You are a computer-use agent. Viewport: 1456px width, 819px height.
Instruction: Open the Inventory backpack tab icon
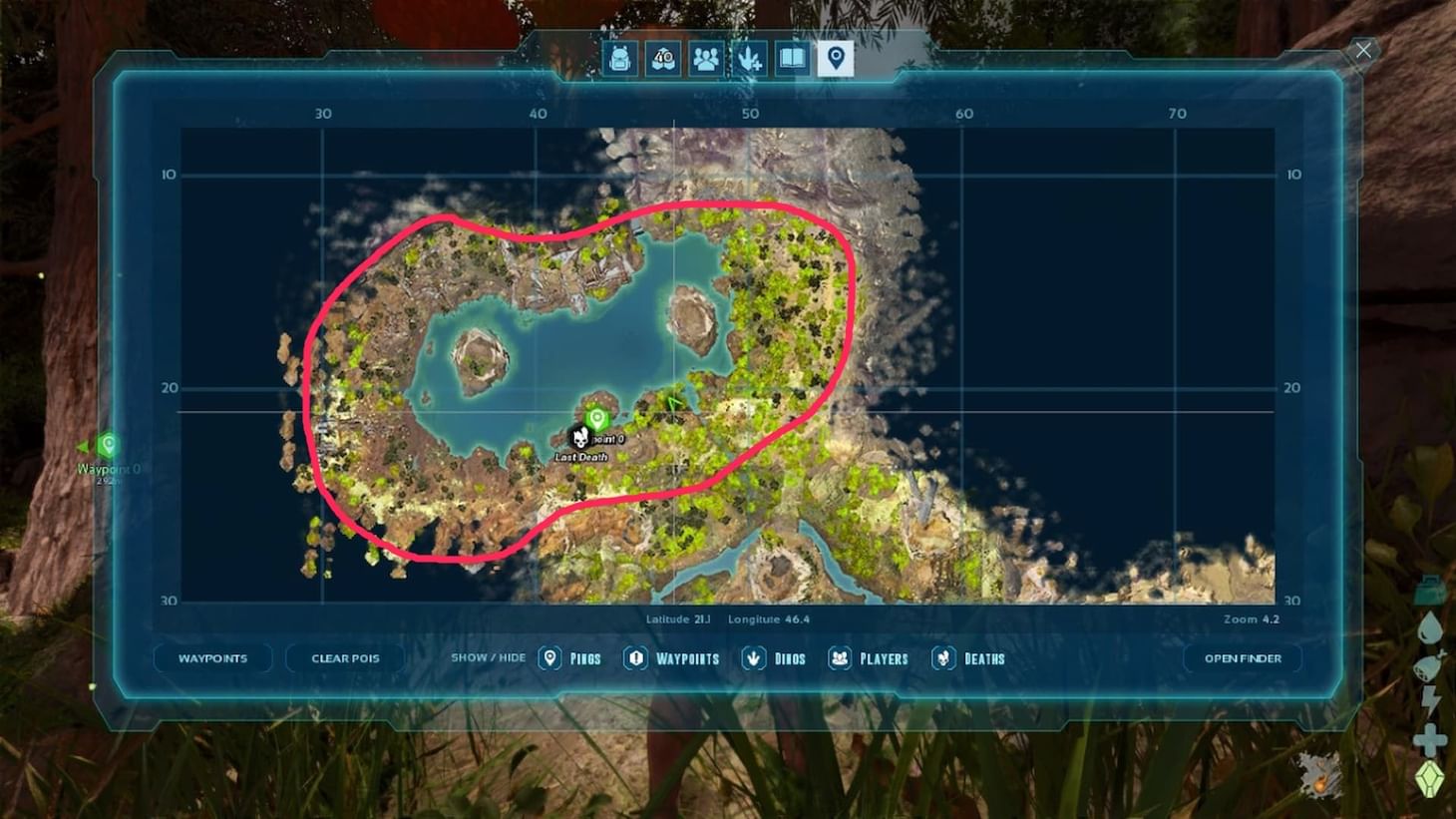620,59
